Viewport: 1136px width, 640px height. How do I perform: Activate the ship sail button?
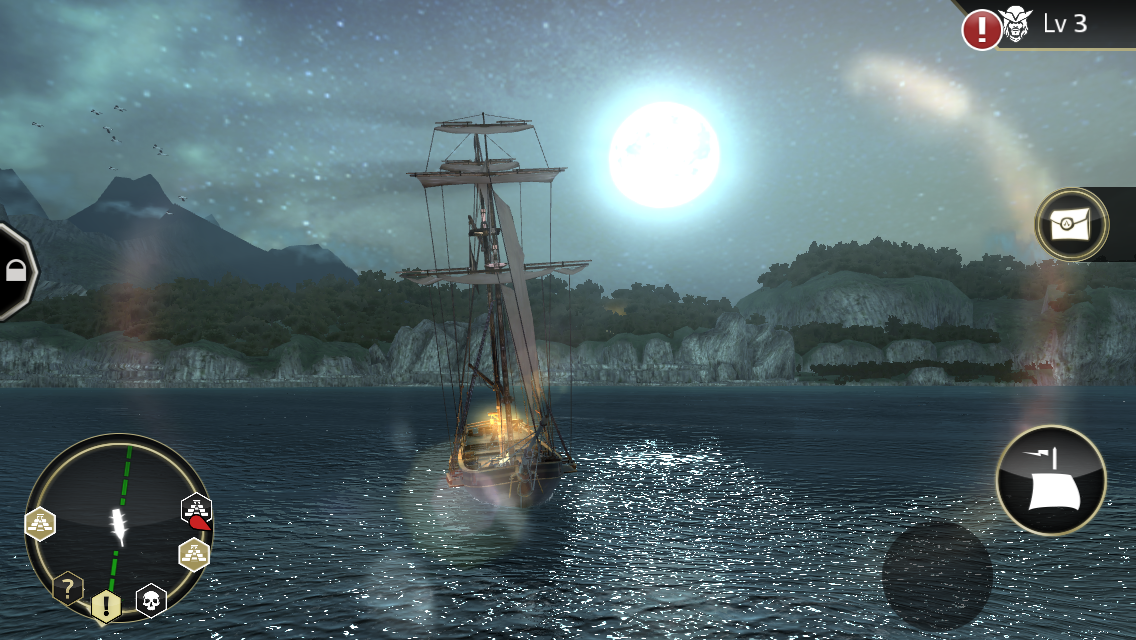click(x=1051, y=480)
